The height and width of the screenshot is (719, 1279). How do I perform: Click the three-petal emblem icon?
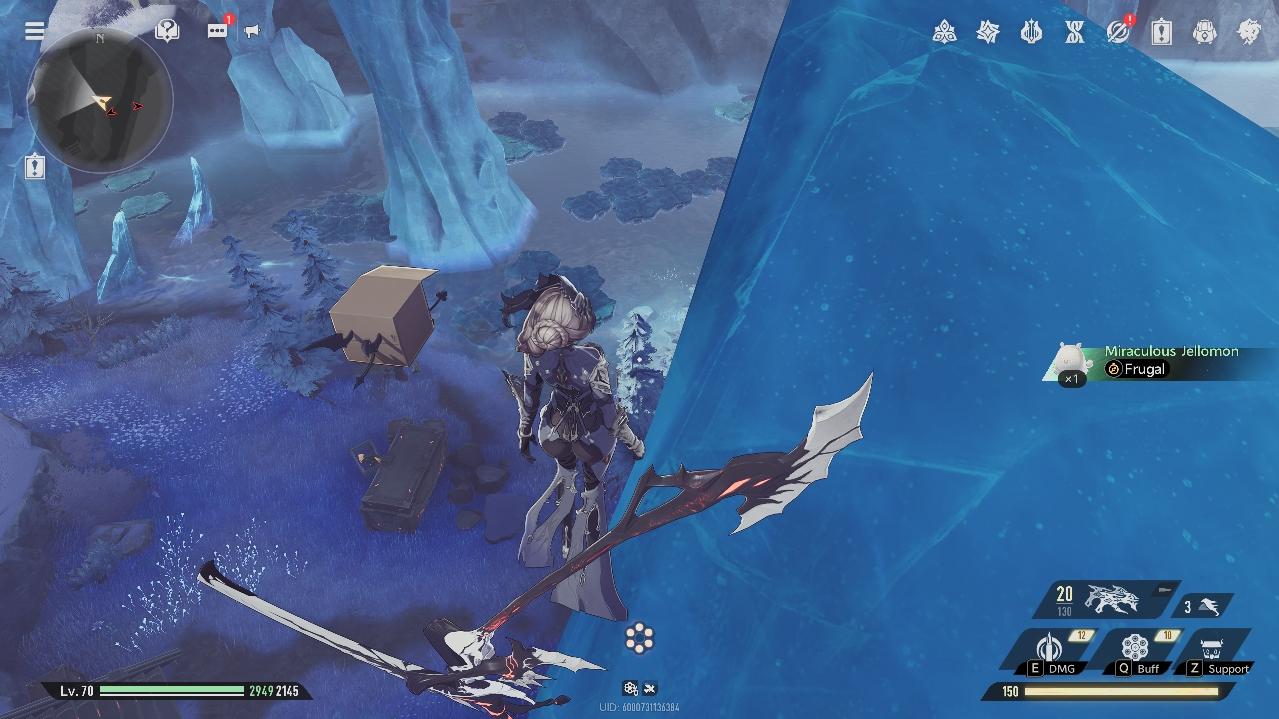coord(944,33)
